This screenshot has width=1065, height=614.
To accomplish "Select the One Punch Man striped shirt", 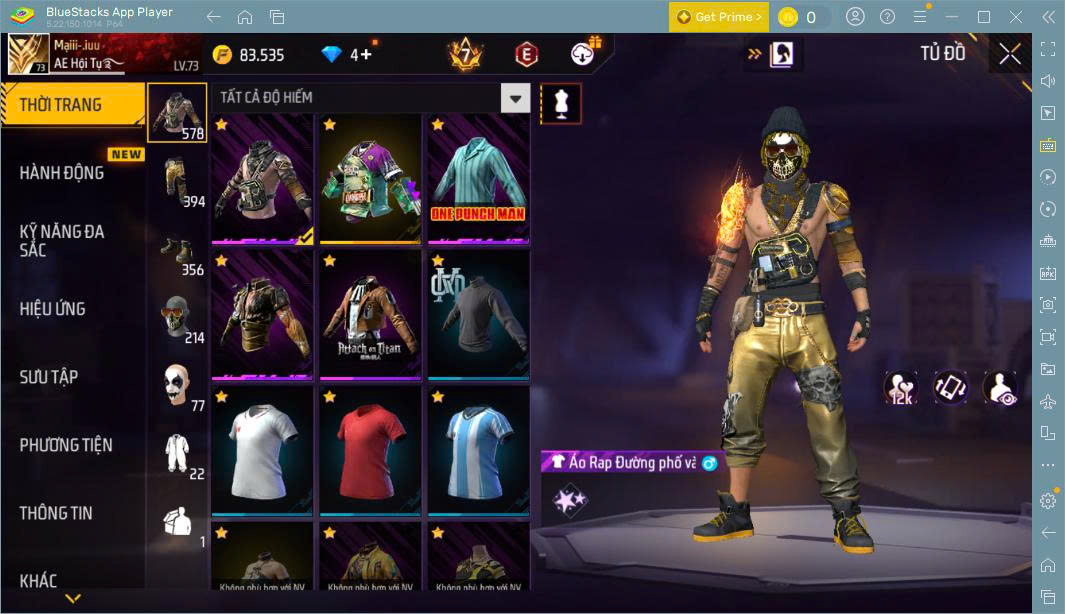I will click(478, 179).
